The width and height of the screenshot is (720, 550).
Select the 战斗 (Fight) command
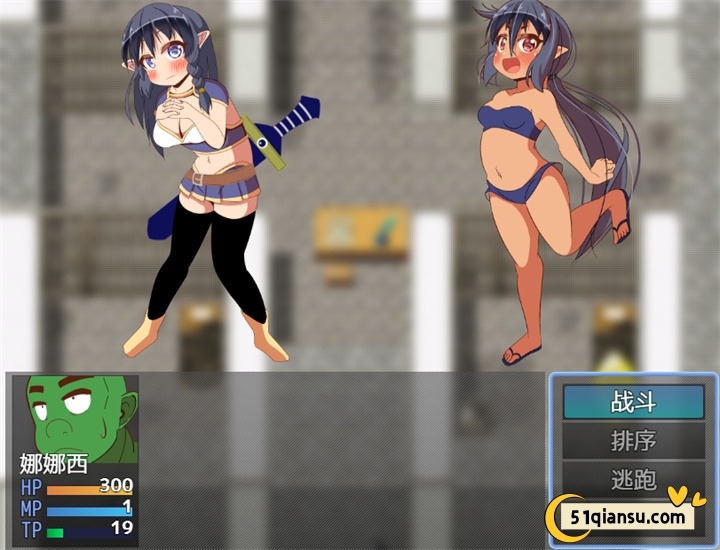pos(632,402)
